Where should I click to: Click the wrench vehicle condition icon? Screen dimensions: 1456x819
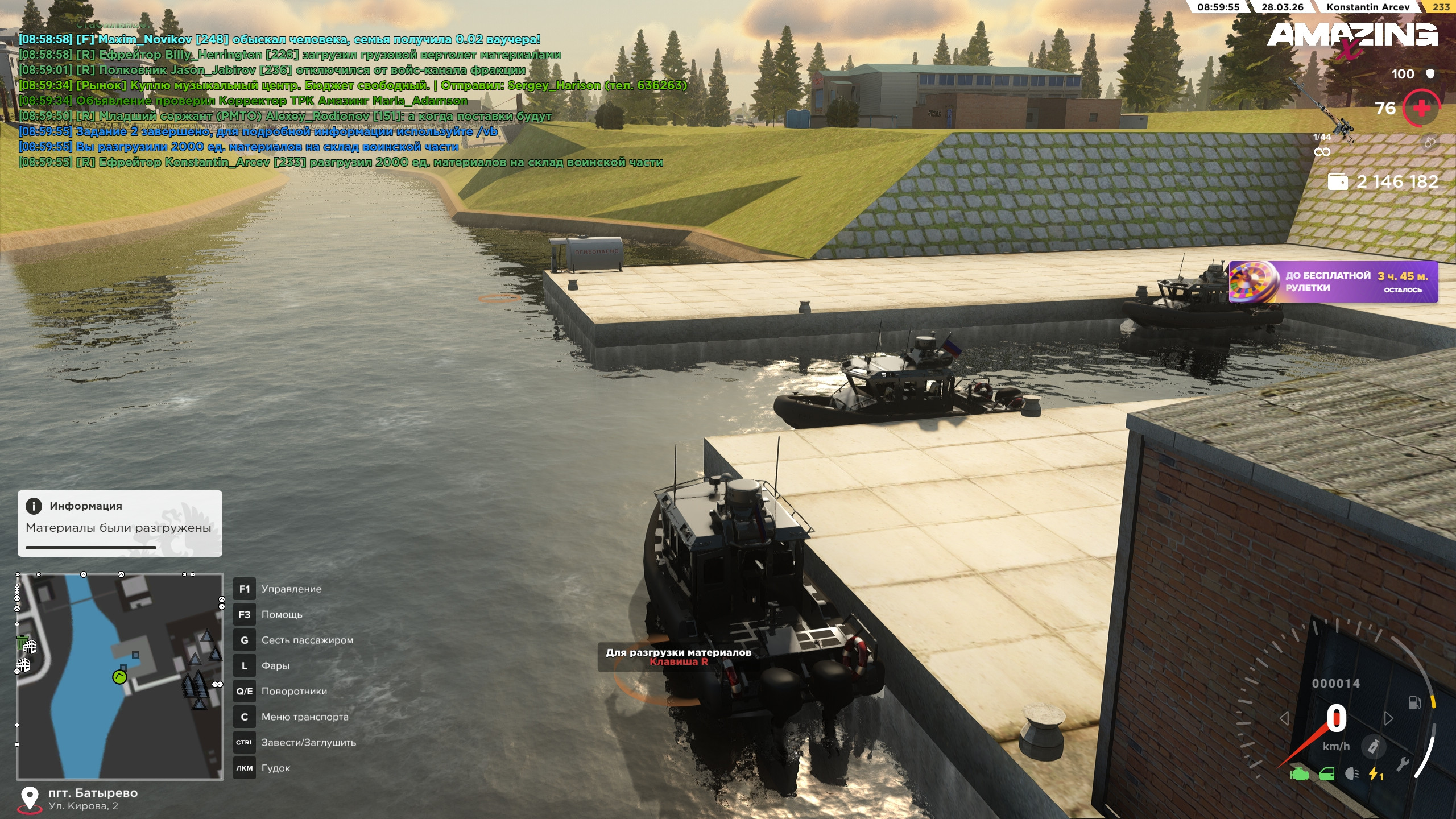(x=1403, y=764)
